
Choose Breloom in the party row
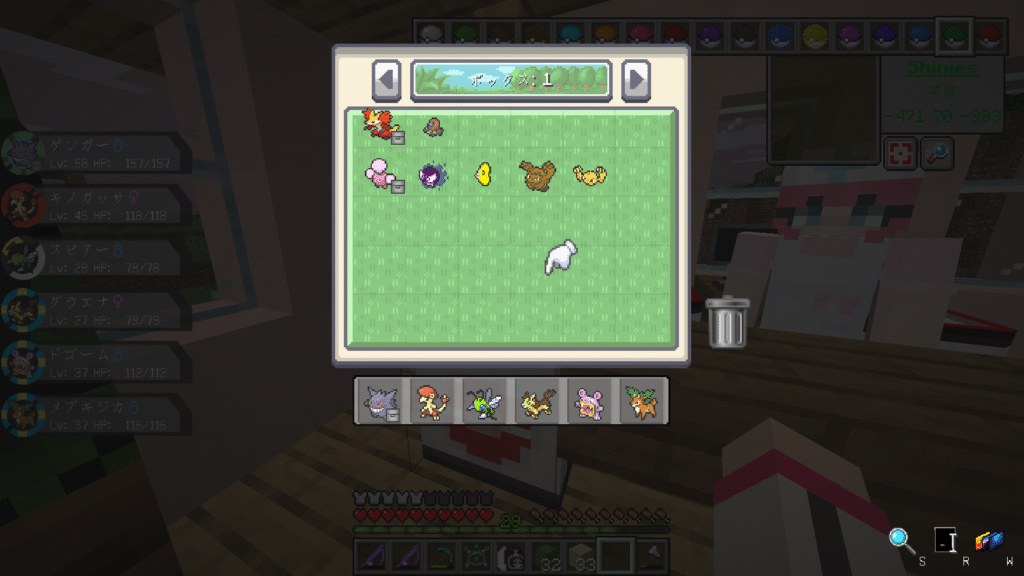click(x=434, y=402)
